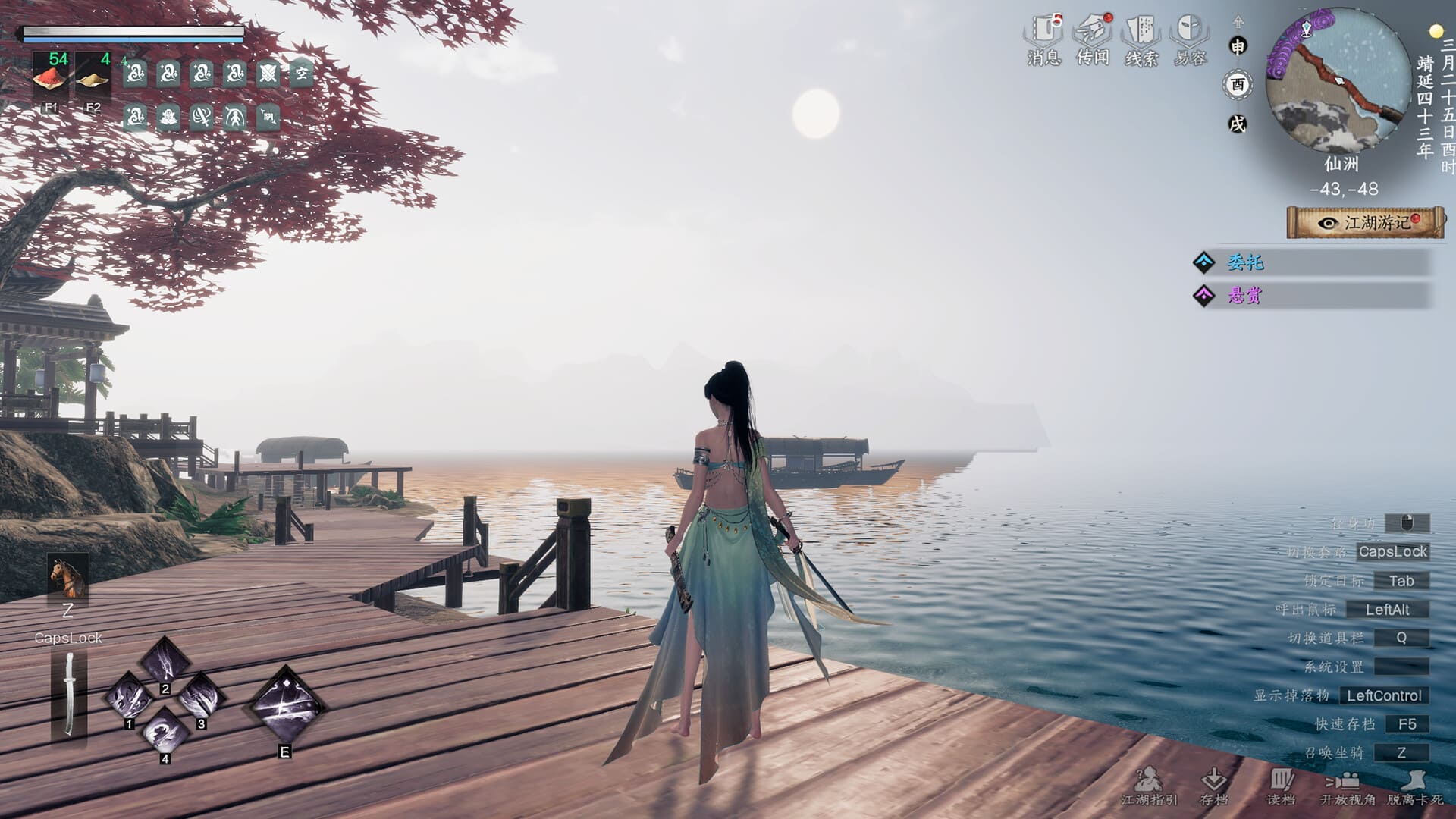
Task: Open the 线索 clues panel
Action: [x=1141, y=39]
